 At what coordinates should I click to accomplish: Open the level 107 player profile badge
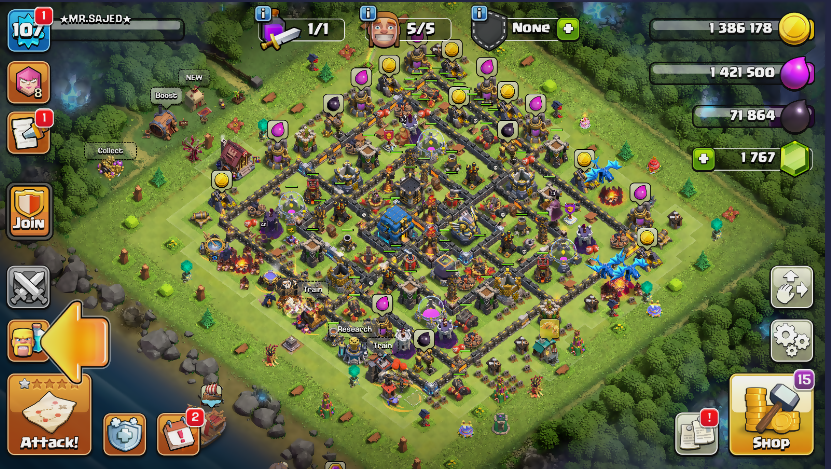[27, 31]
